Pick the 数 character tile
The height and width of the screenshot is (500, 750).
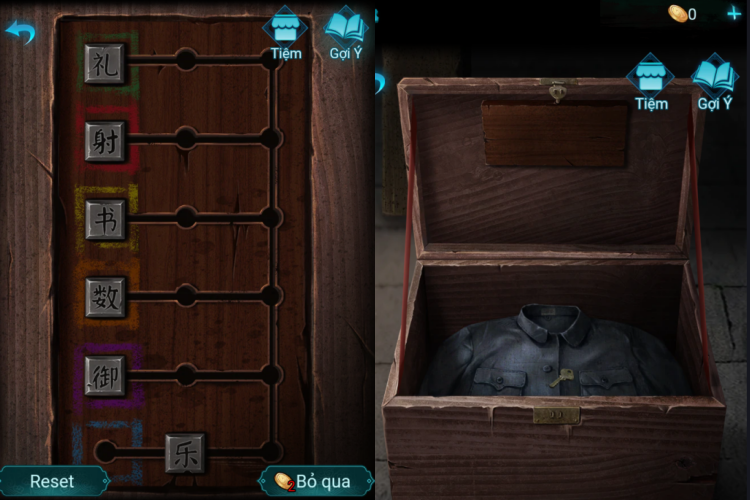(105, 297)
